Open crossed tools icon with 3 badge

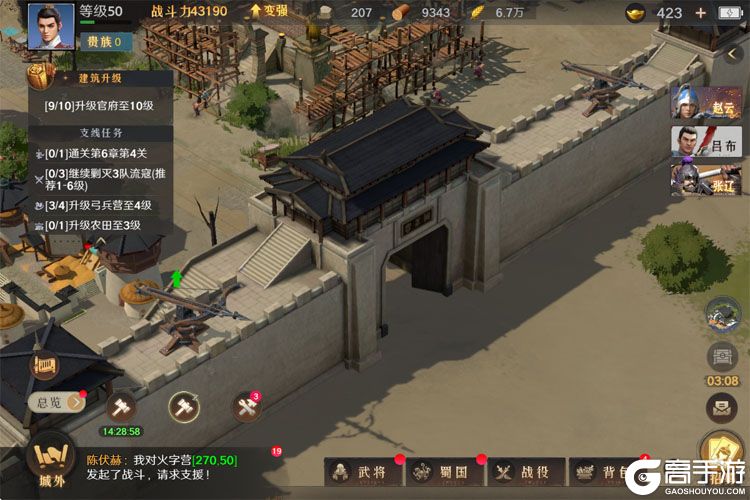coord(246,407)
